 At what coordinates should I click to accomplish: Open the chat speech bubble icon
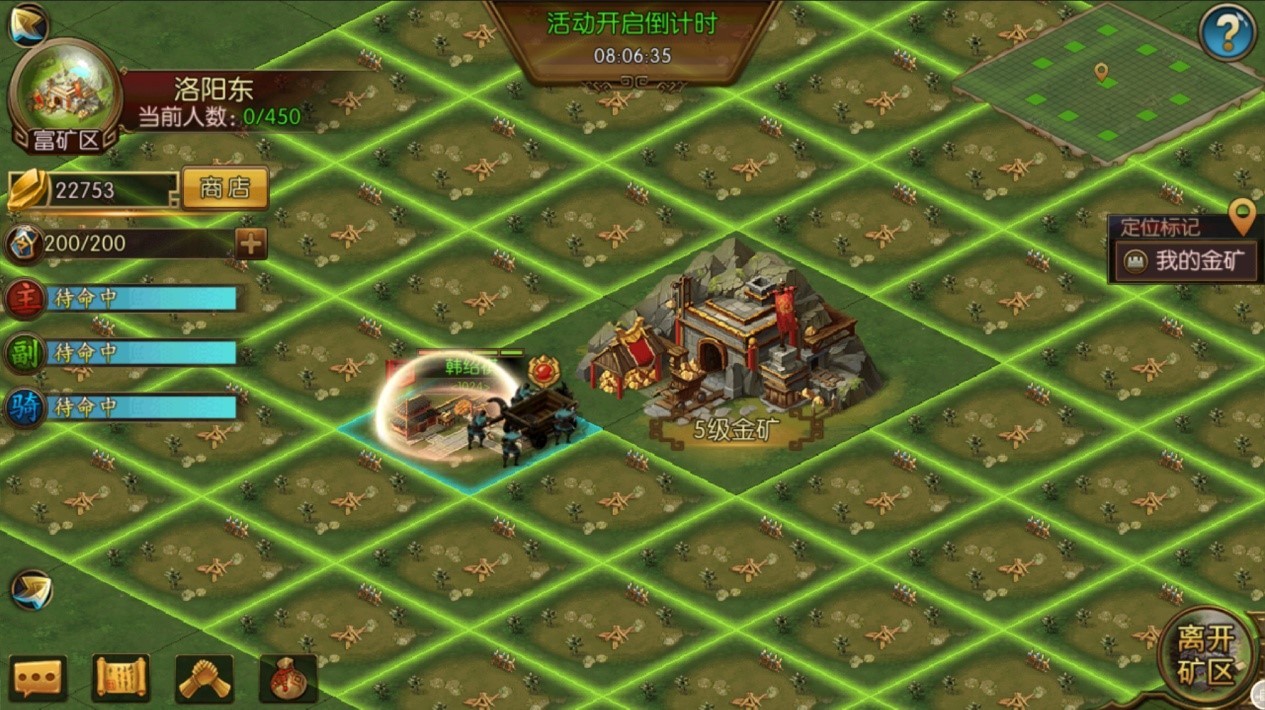[38, 679]
